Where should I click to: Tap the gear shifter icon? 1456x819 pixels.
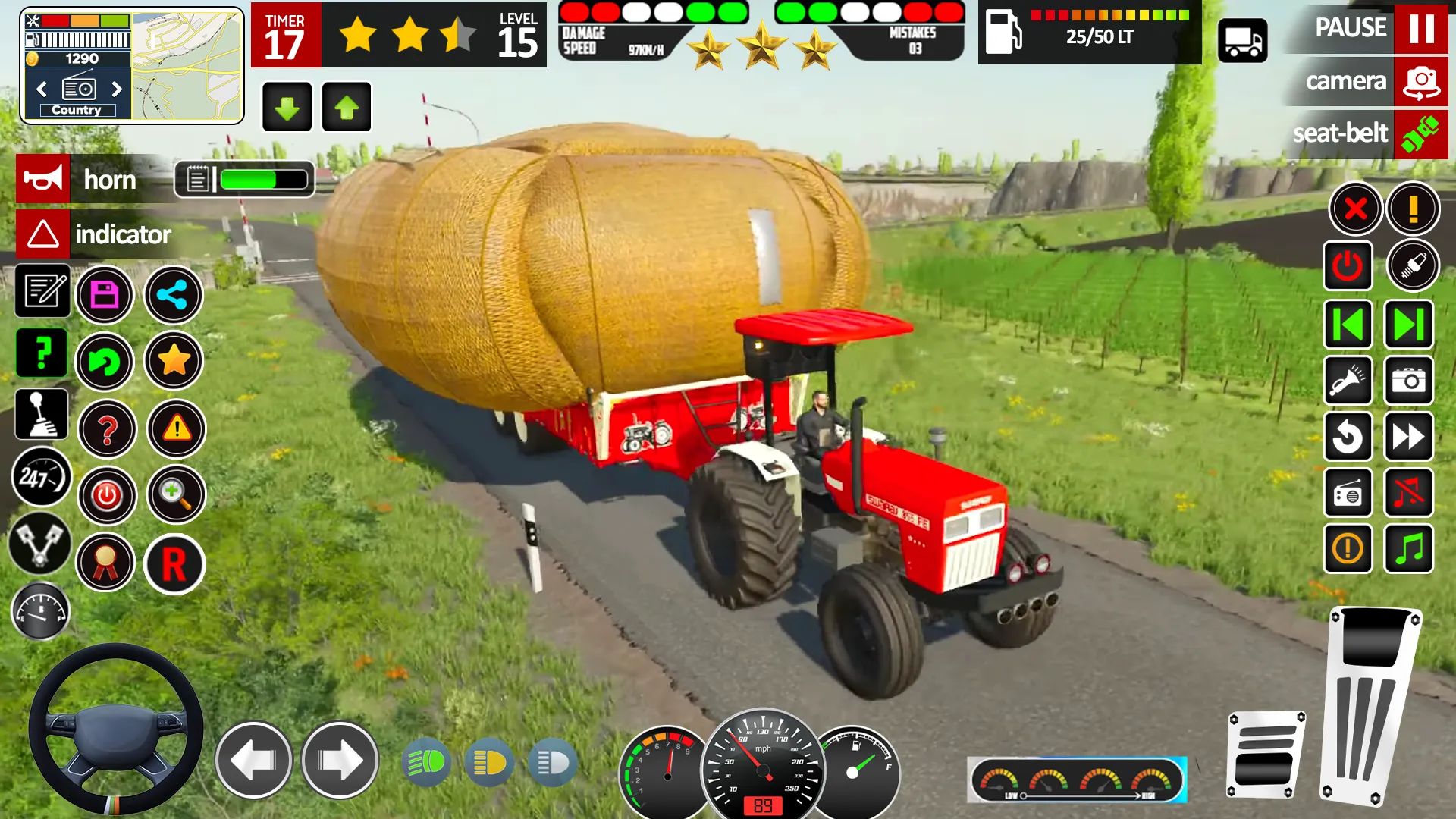click(42, 414)
